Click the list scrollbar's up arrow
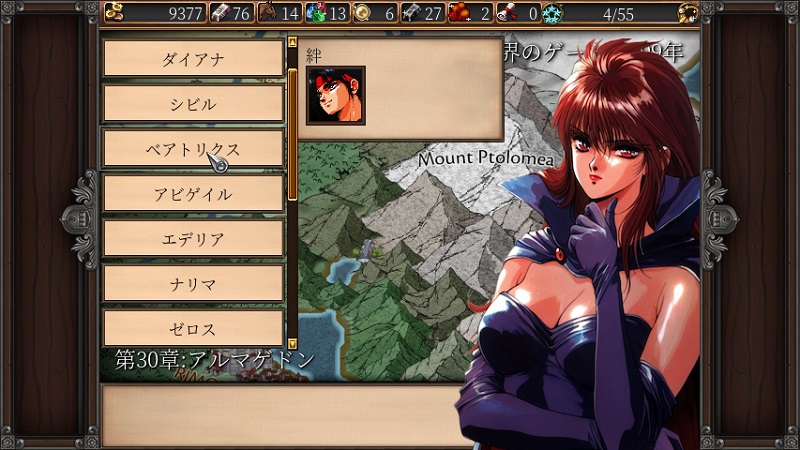Viewport: 800px width, 450px height. (292, 44)
